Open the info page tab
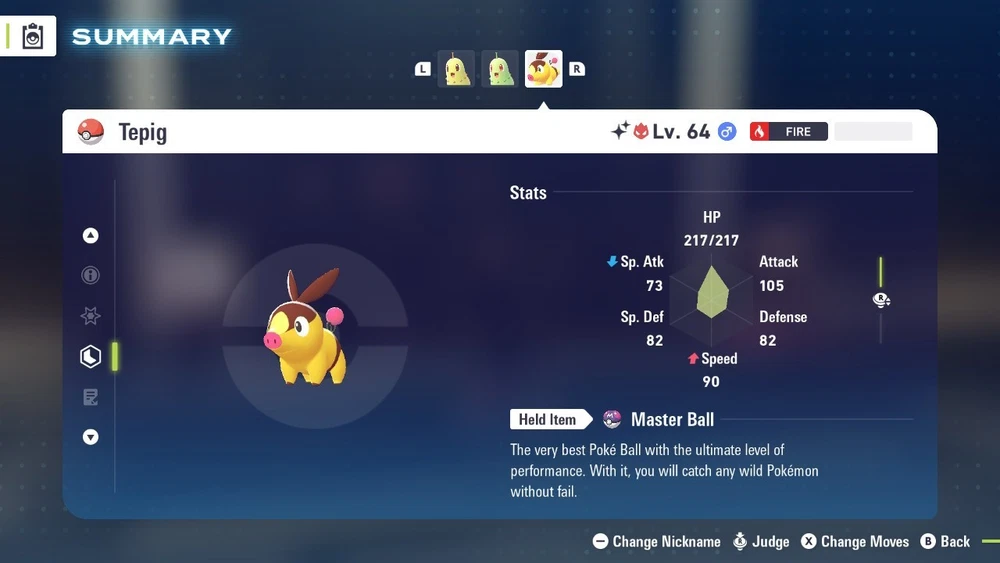The height and width of the screenshot is (563, 1000). pos(91,276)
